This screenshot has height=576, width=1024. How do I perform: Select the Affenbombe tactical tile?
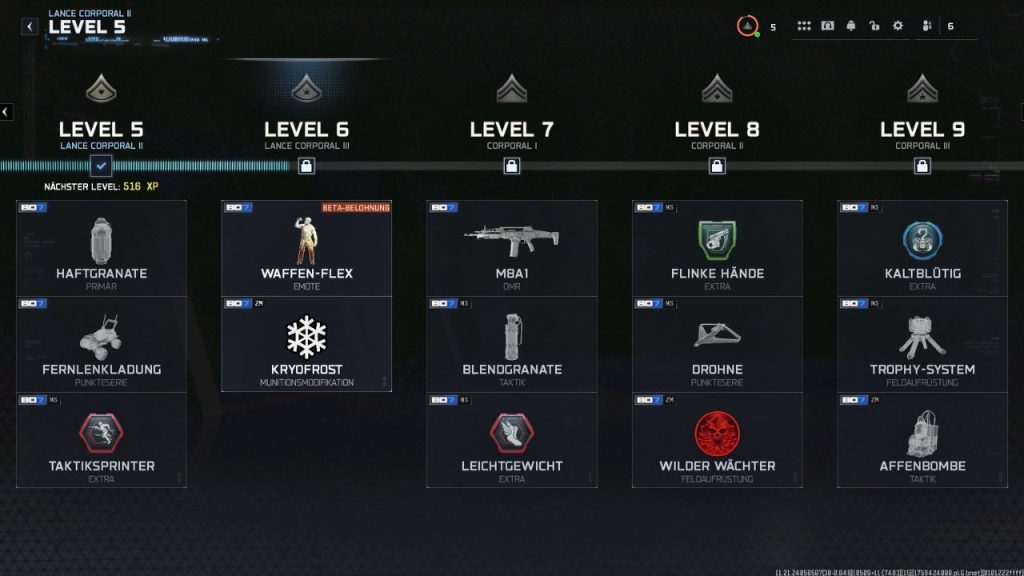click(922, 440)
